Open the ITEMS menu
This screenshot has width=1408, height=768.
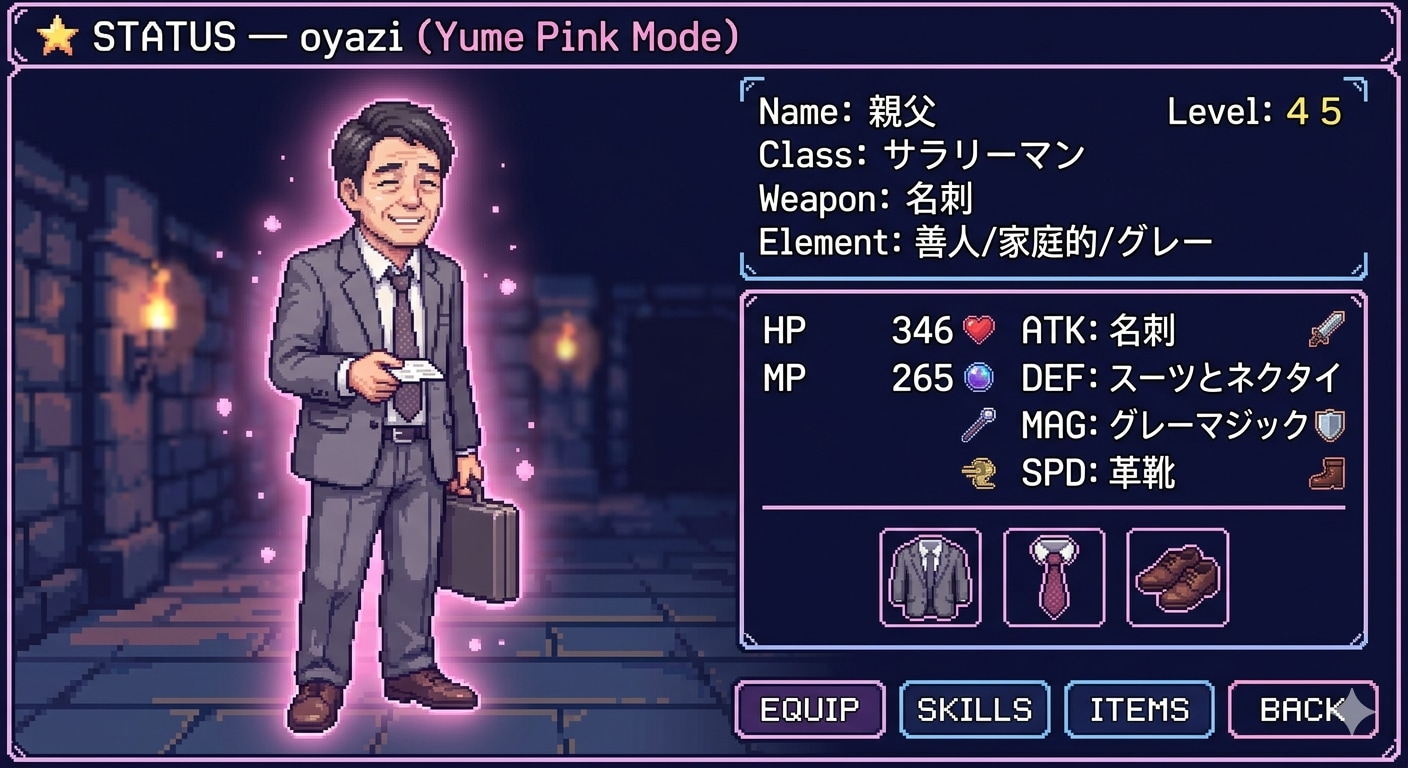[1139, 710]
